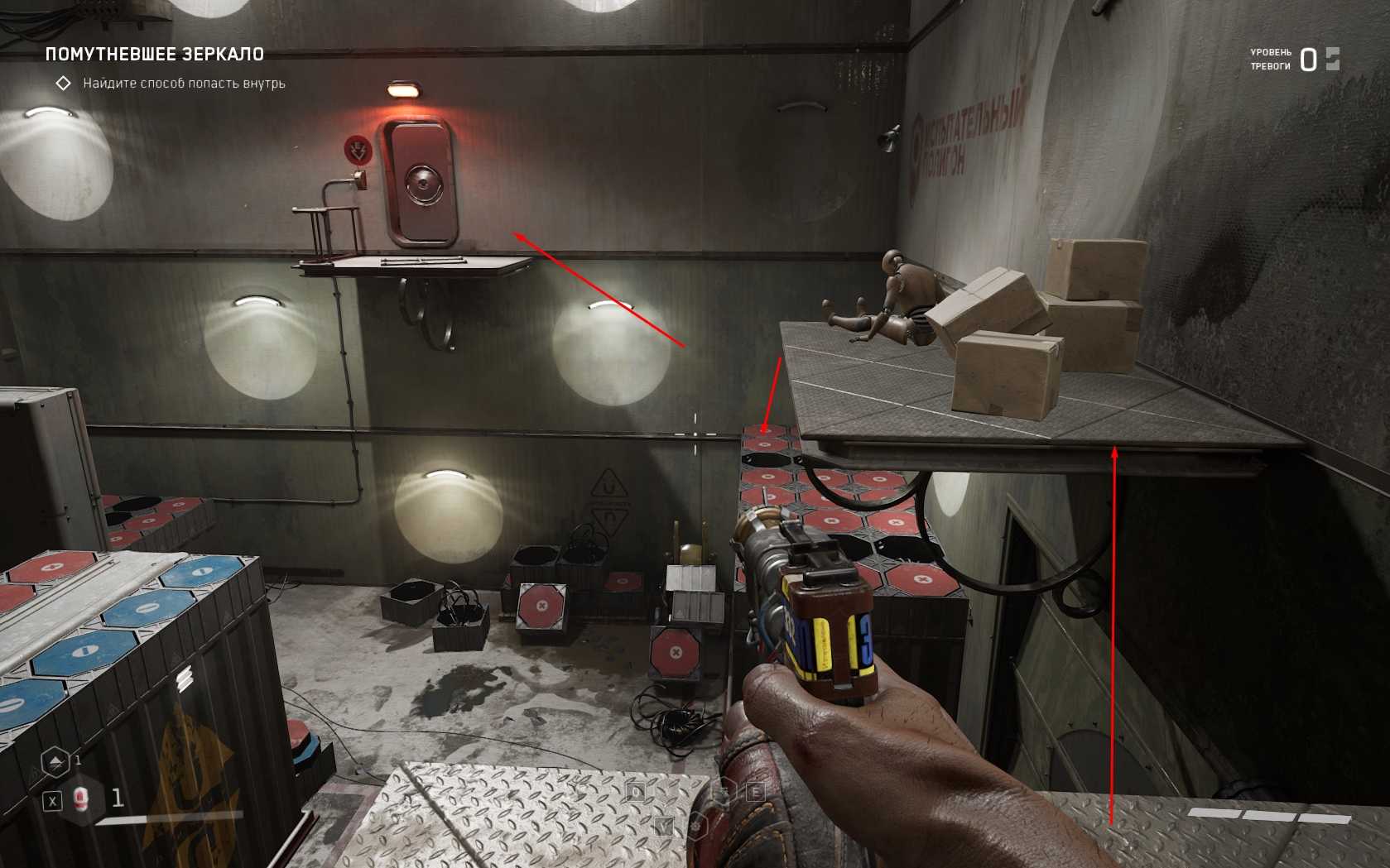The width and height of the screenshot is (1390, 868).
Task: Select the quest objective about finding a way inside
Action: coord(184,84)
